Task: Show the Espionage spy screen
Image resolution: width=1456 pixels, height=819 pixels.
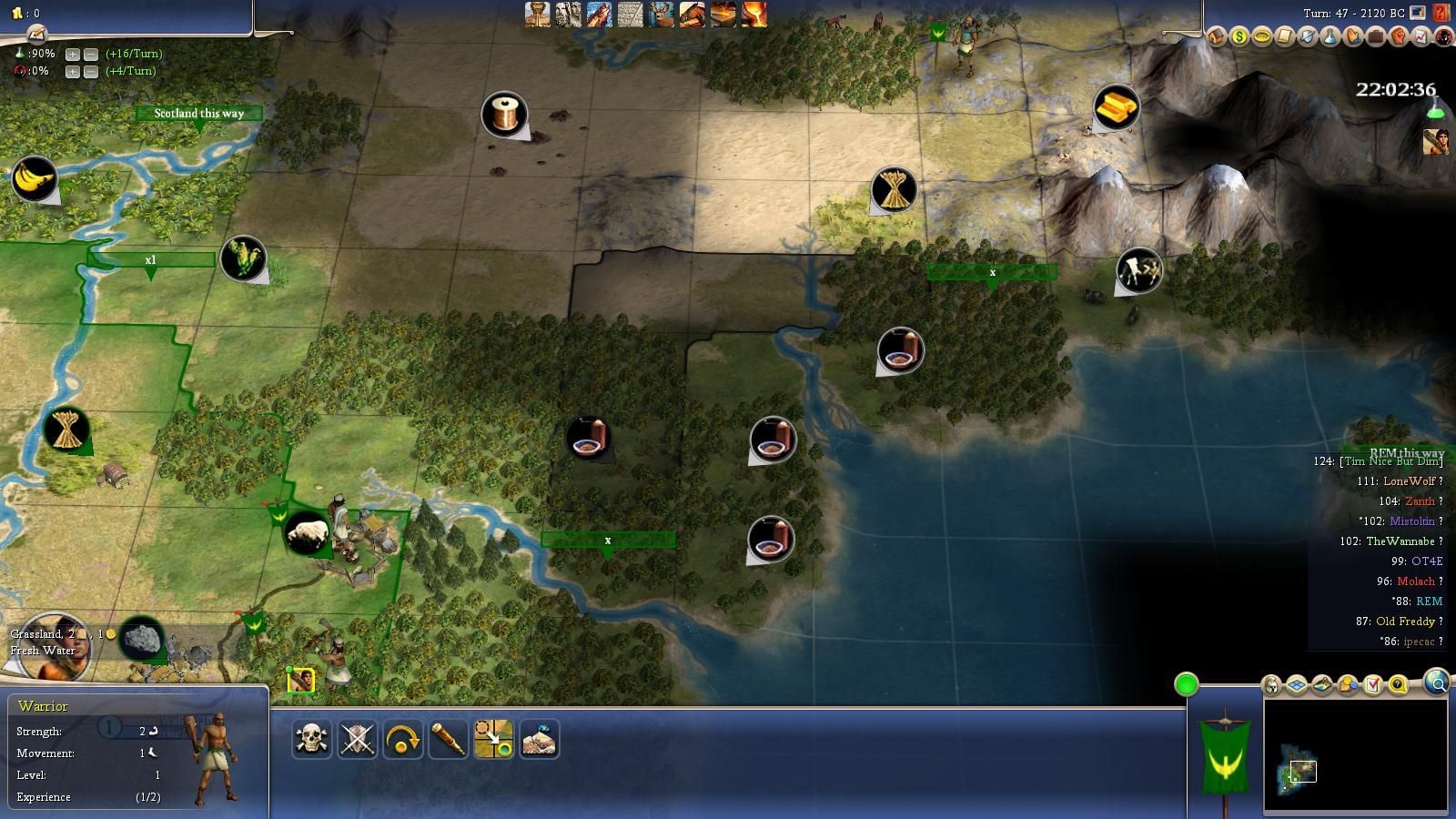Action: [1444, 36]
